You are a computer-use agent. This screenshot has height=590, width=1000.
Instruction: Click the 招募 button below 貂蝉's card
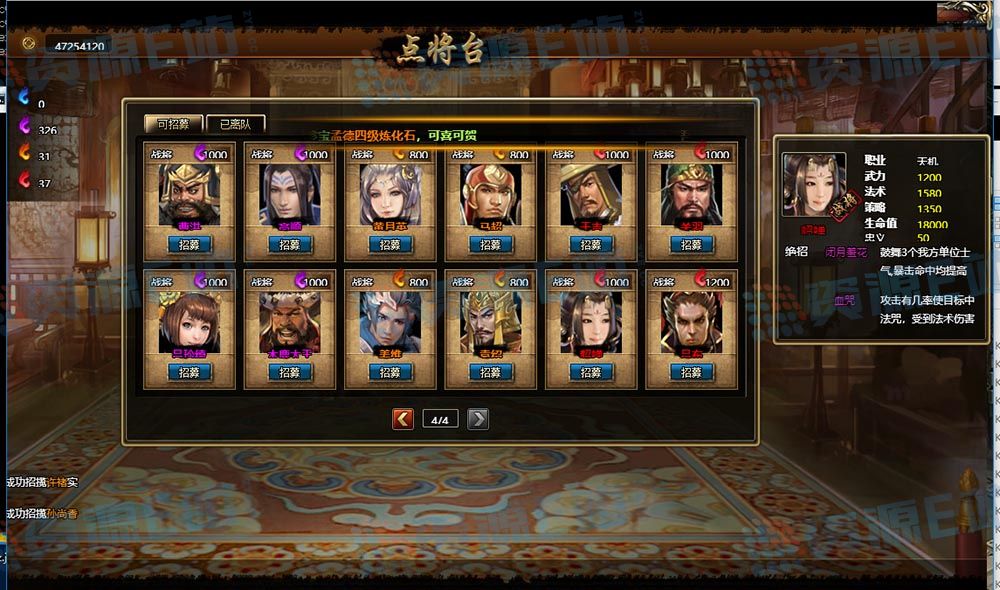(591, 372)
